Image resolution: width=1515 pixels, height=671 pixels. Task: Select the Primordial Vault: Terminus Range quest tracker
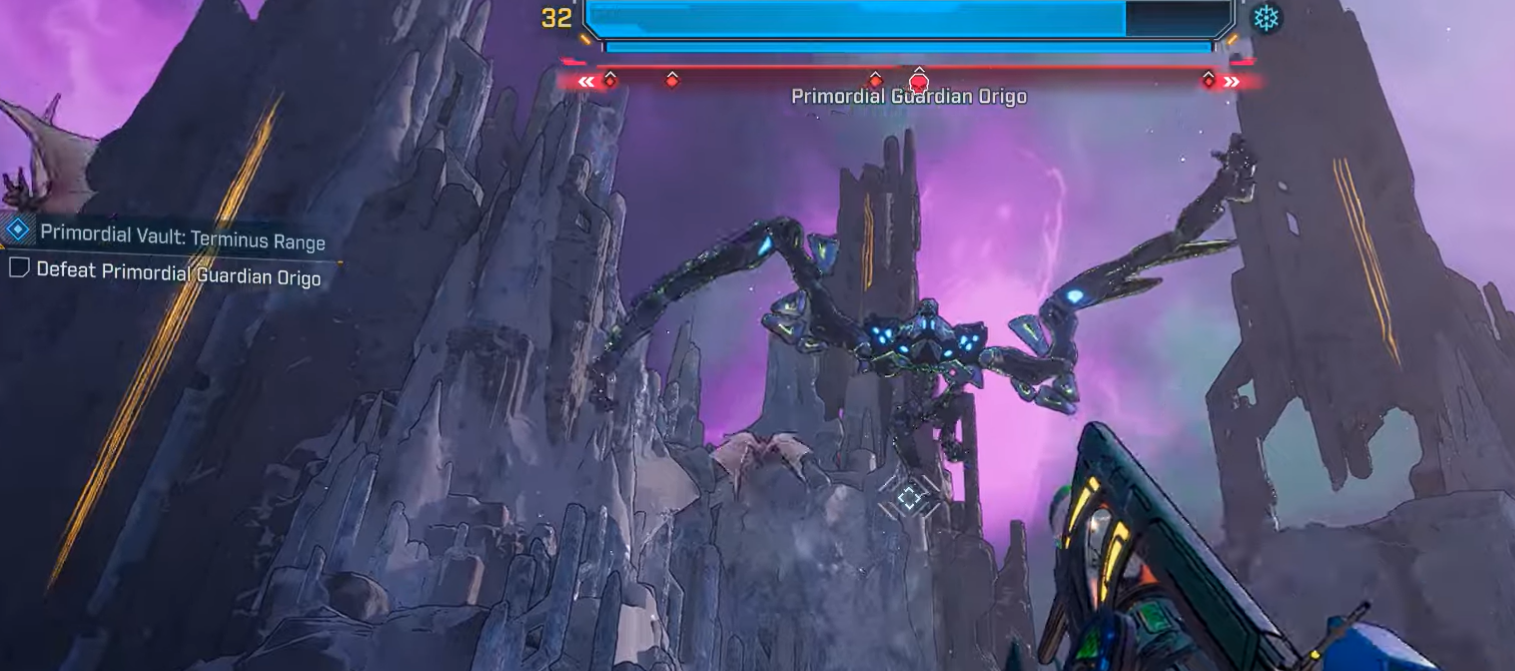click(x=182, y=237)
